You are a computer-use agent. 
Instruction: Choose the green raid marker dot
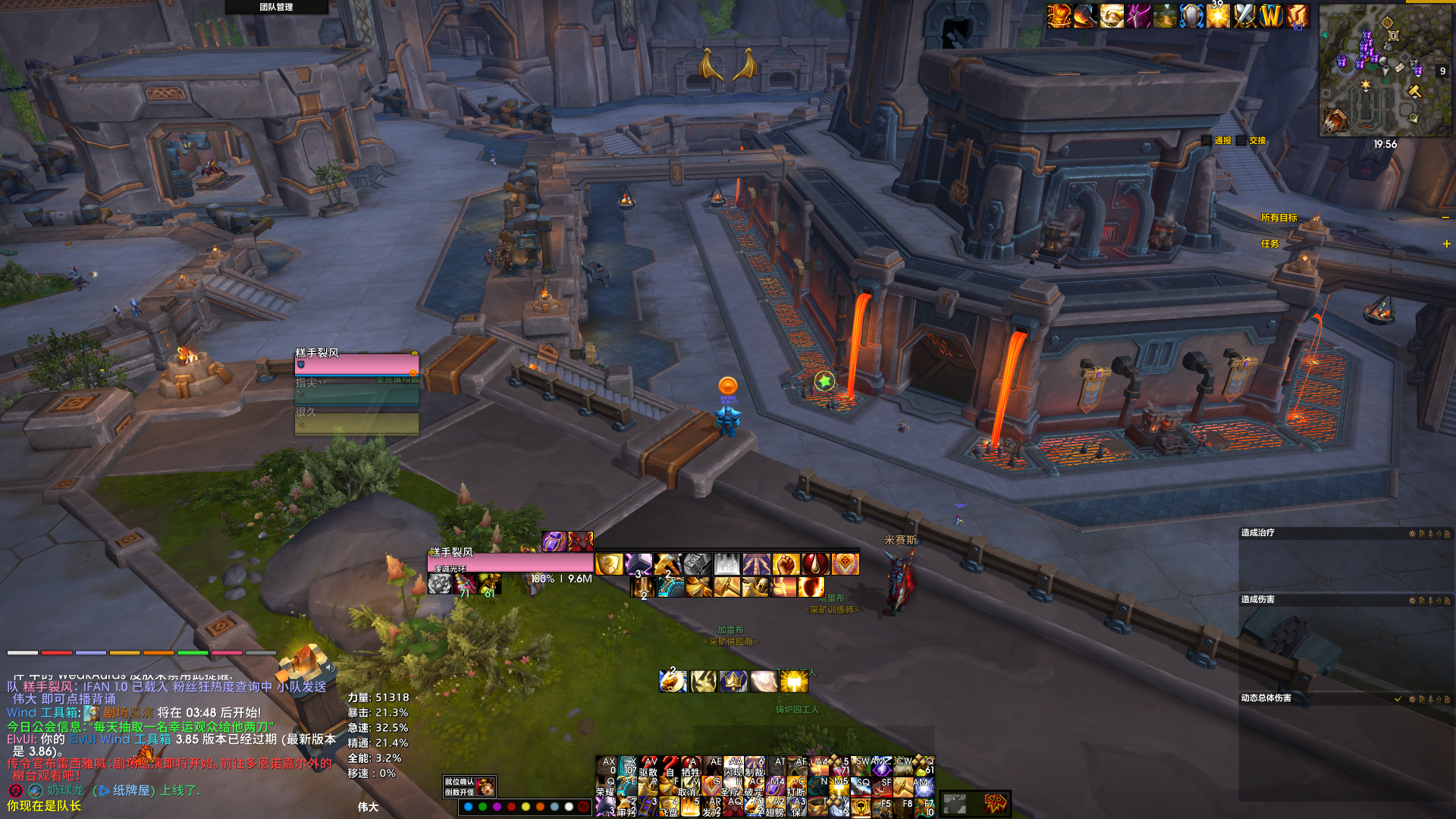coord(482,807)
